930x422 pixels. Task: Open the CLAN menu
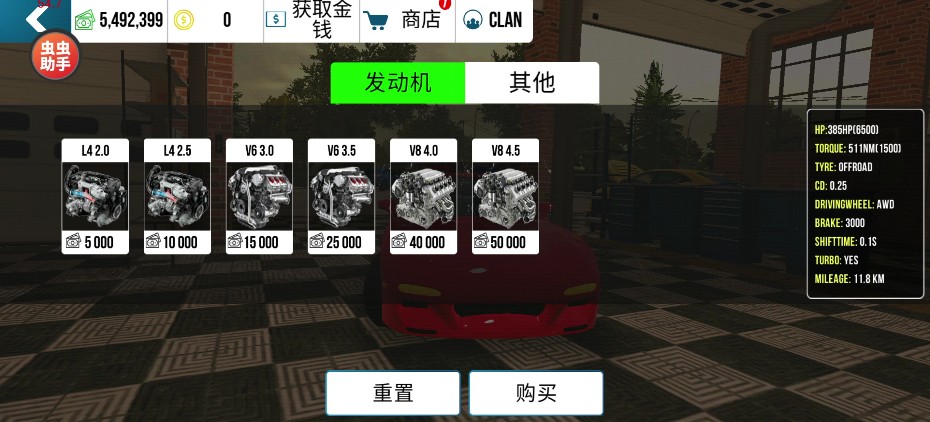tap(493, 20)
